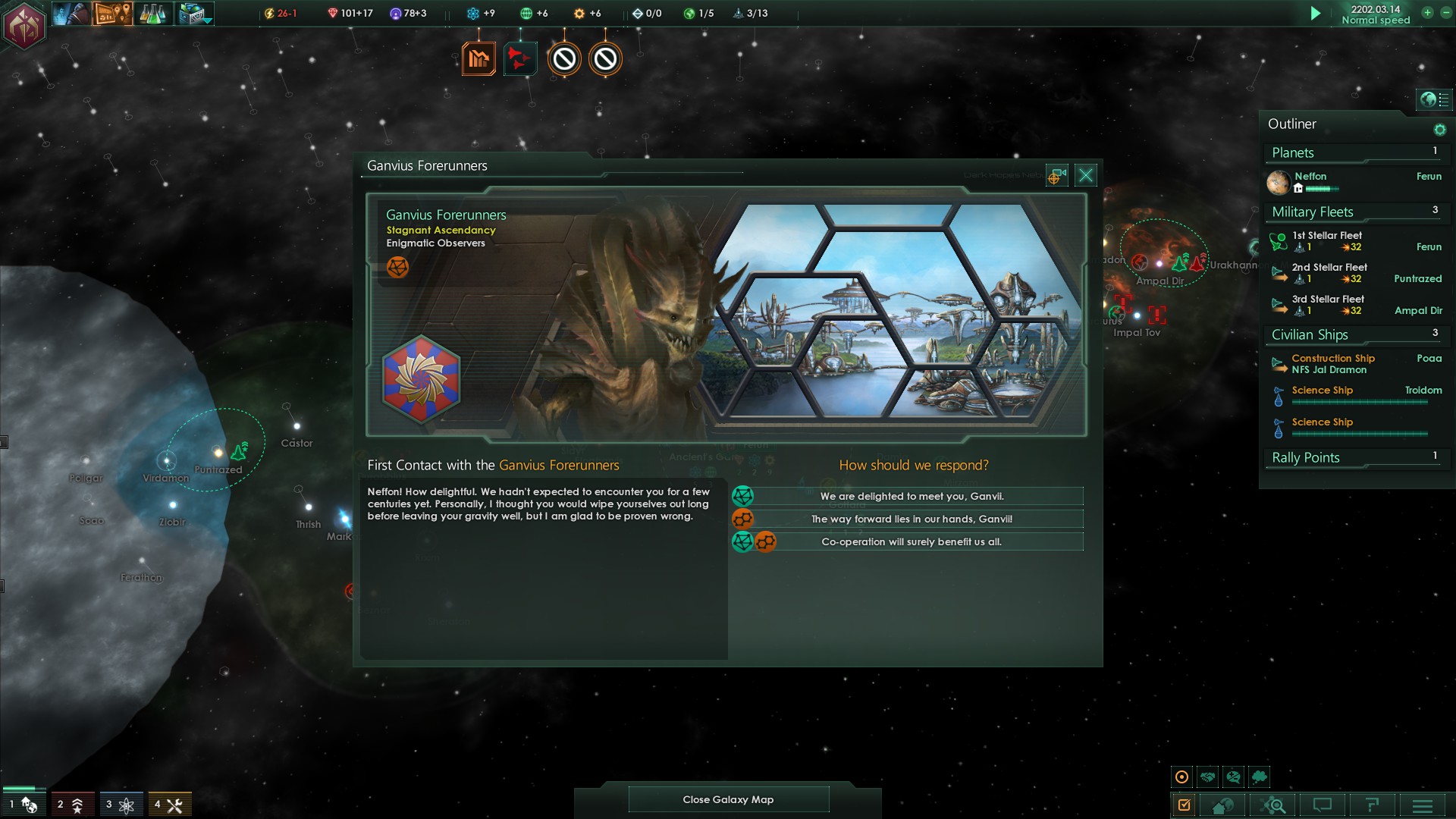Pick 'Co-operation will surely benefit us all.'

[x=911, y=542]
